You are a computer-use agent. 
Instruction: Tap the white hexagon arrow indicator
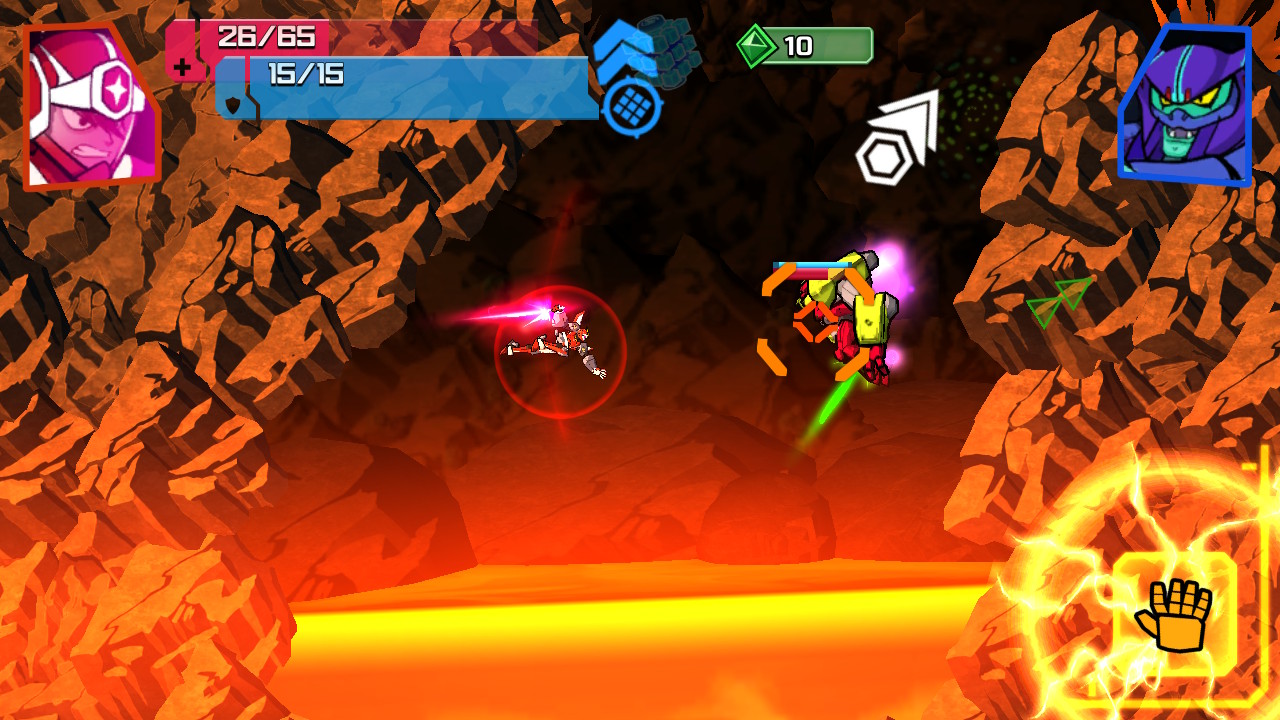[x=895, y=135]
